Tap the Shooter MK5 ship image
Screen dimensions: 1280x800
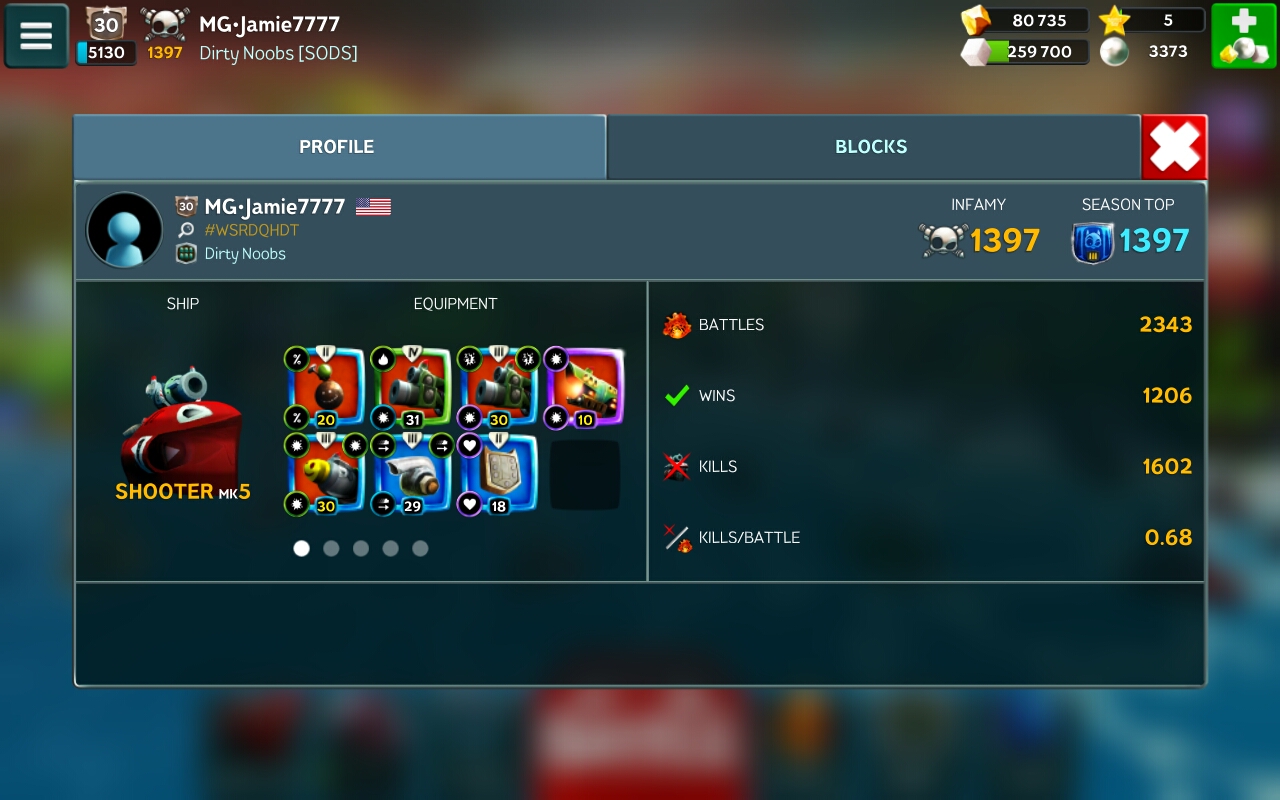181,425
